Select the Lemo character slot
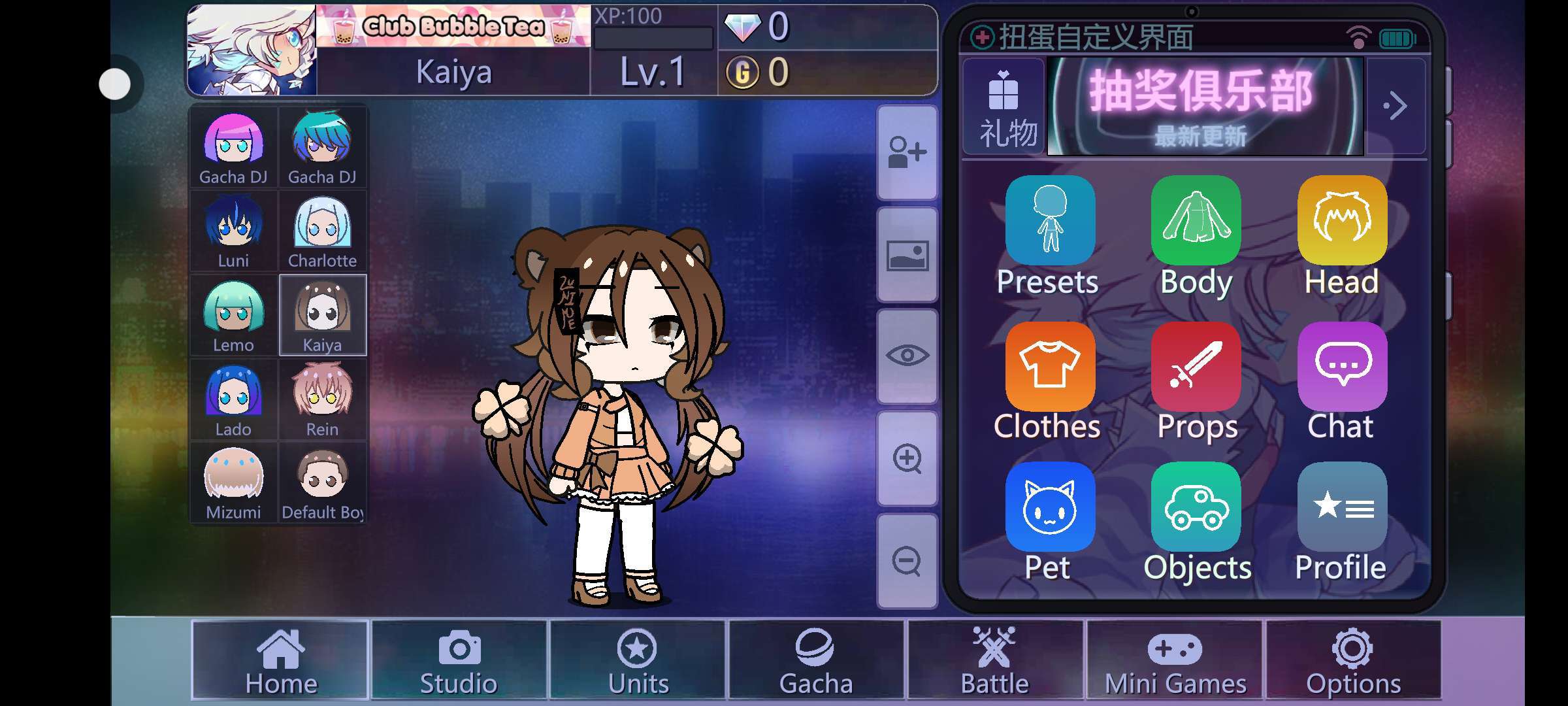The height and width of the screenshot is (706, 1568). (233, 316)
